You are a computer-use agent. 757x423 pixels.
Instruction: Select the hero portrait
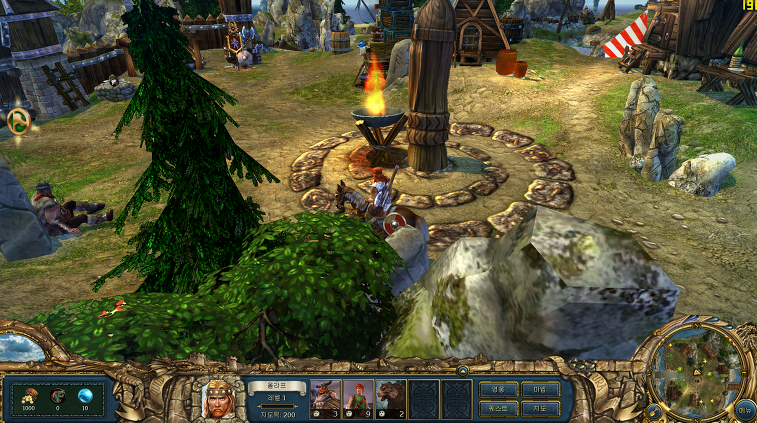point(219,398)
